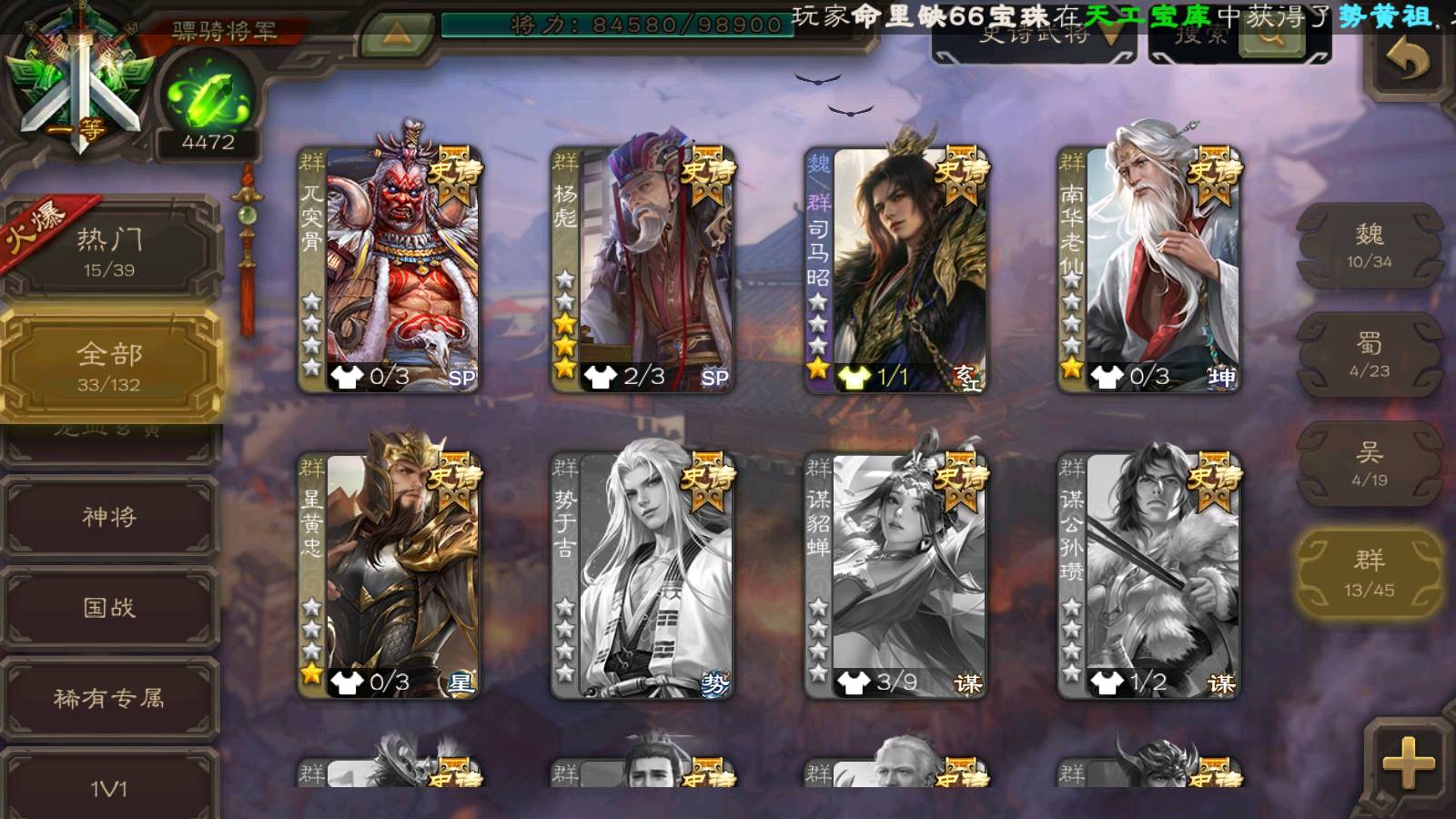1456x819 pixels.
Task: Filter heroes by 吴 faction
Action: [1369, 464]
